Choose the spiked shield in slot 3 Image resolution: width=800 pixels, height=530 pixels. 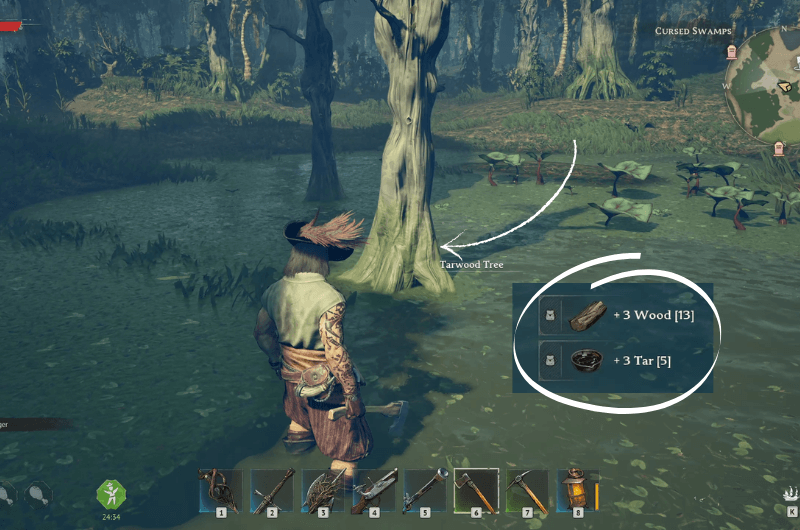coord(322,491)
